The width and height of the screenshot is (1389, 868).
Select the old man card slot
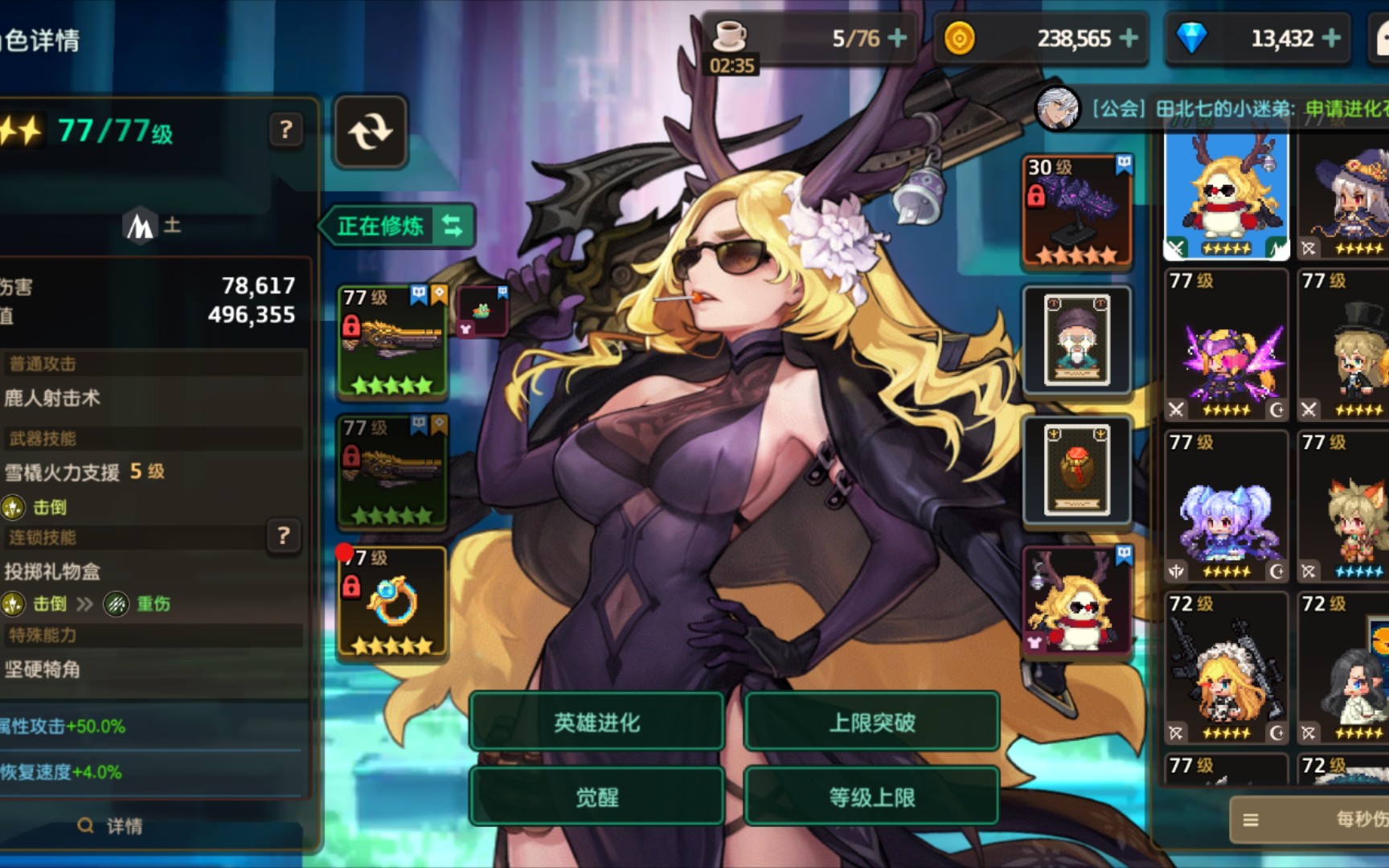1077,340
